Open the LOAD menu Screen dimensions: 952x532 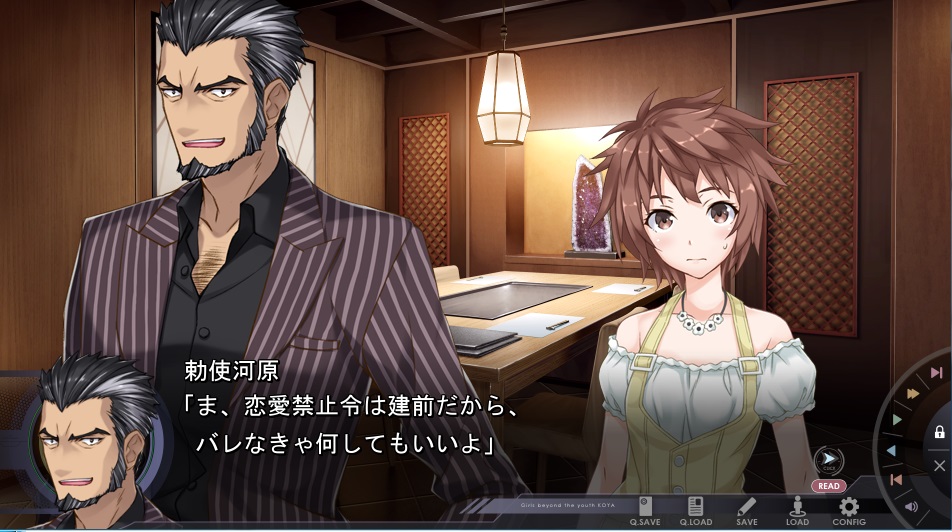797,510
